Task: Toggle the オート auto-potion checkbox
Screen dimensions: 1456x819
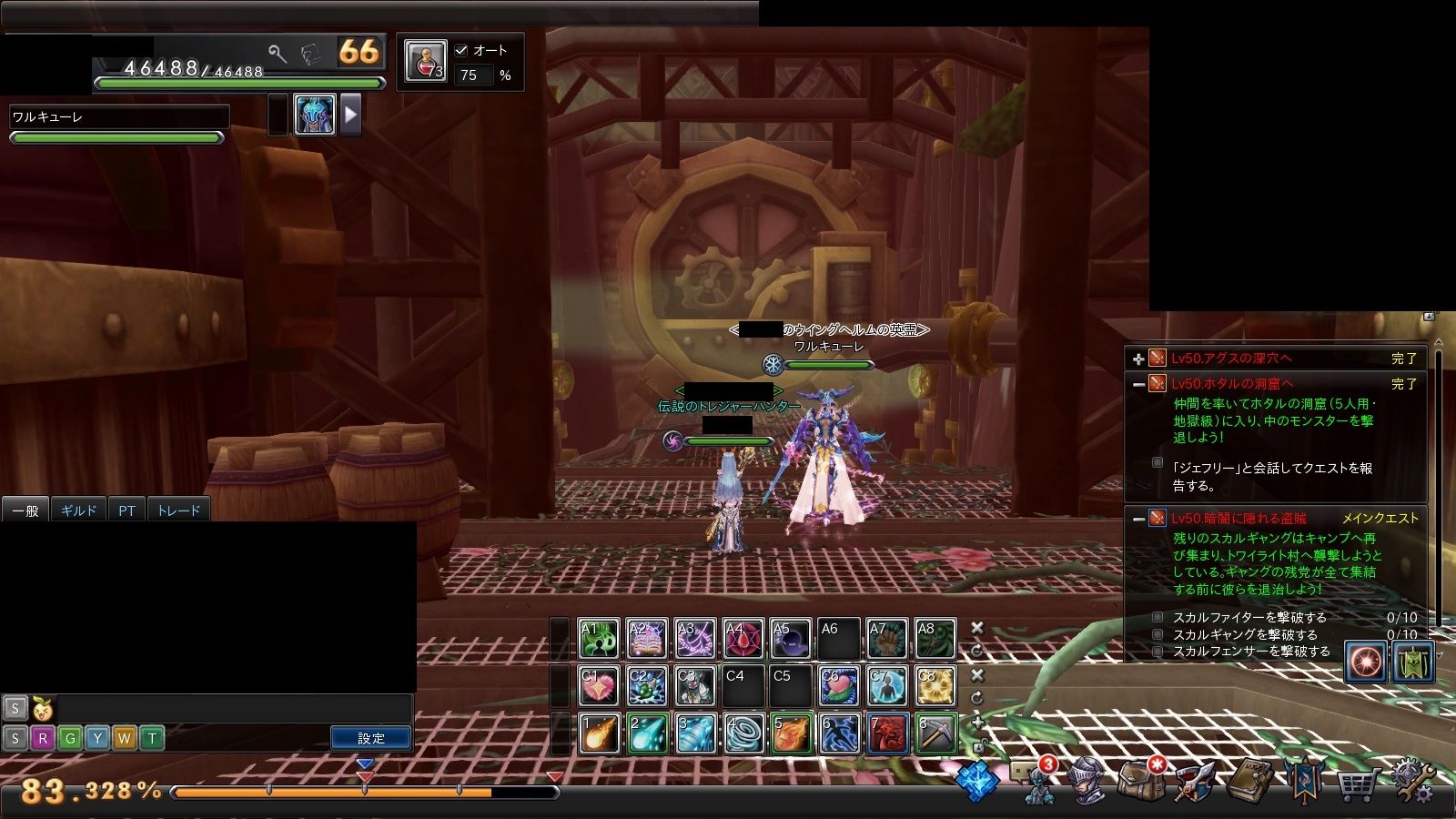Action: tap(461, 51)
